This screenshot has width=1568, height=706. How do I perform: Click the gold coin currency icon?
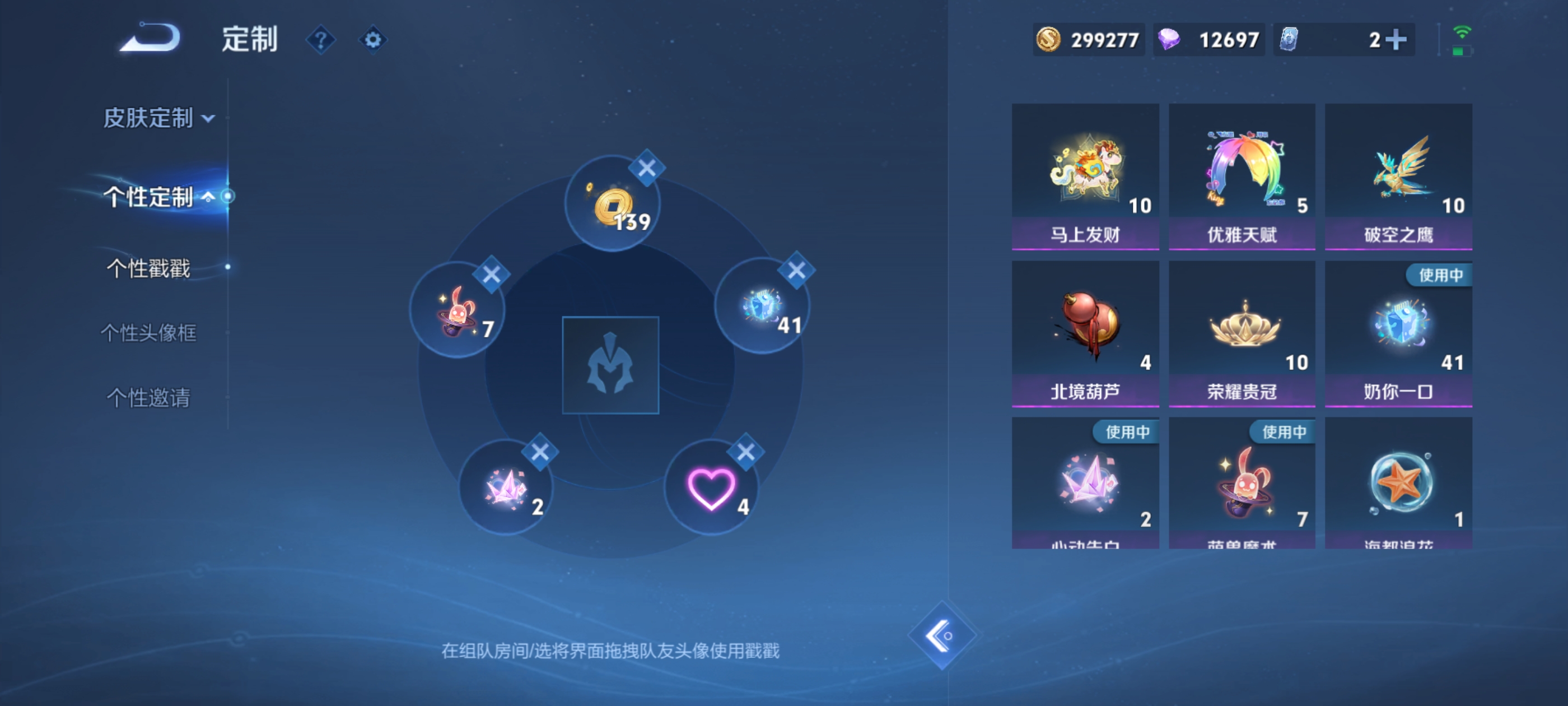(x=1050, y=39)
